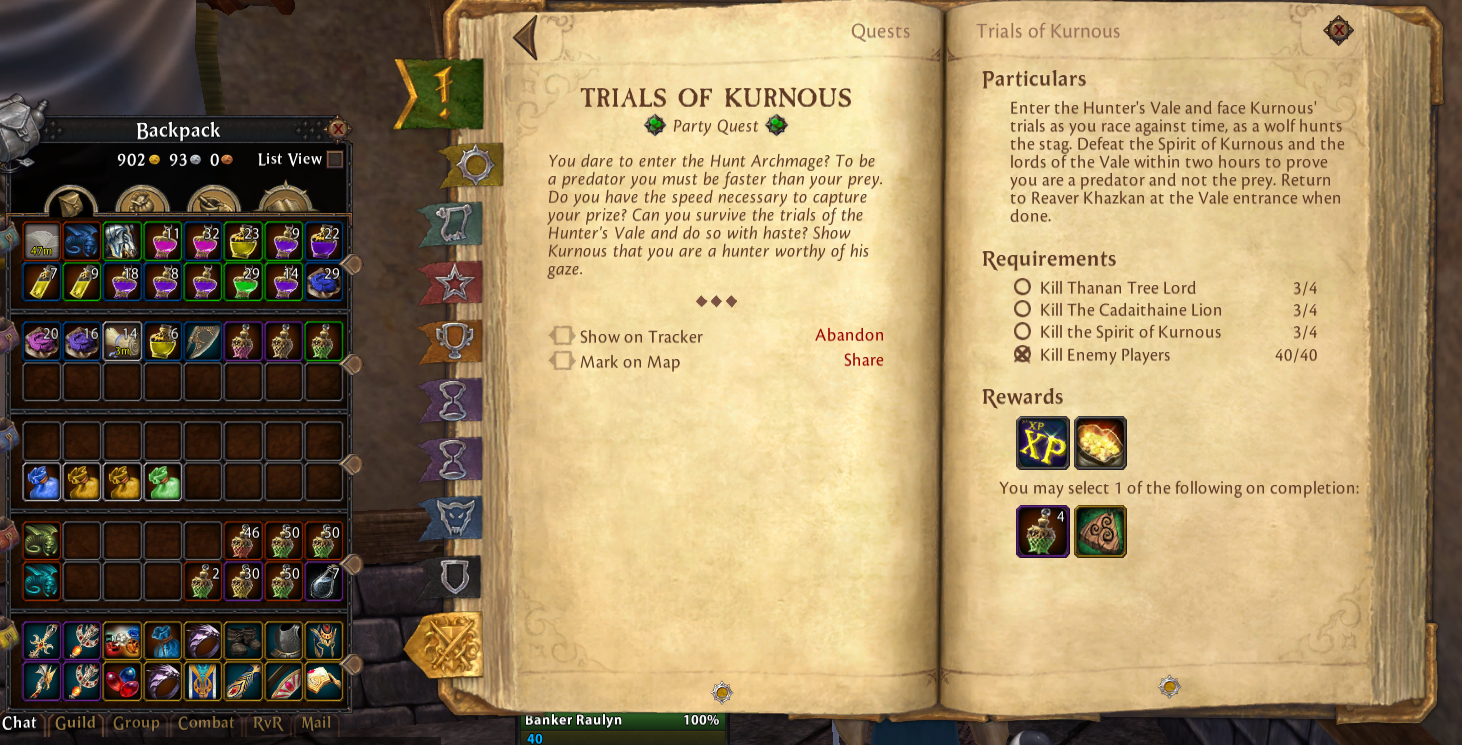The height and width of the screenshot is (745, 1462).
Task: Open the star bookmark tab
Action: [454, 285]
